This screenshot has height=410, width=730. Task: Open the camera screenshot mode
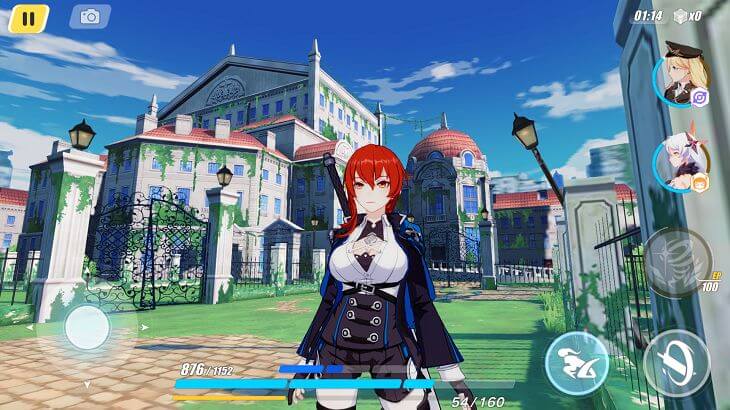[x=90, y=16]
